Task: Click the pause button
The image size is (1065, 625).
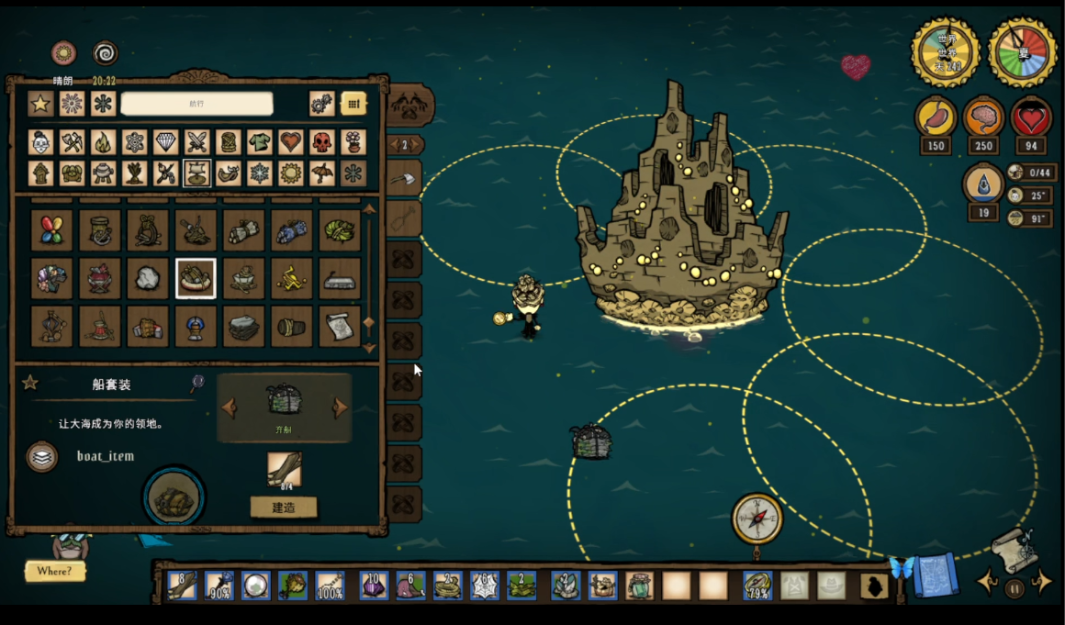Action: 1016,588
